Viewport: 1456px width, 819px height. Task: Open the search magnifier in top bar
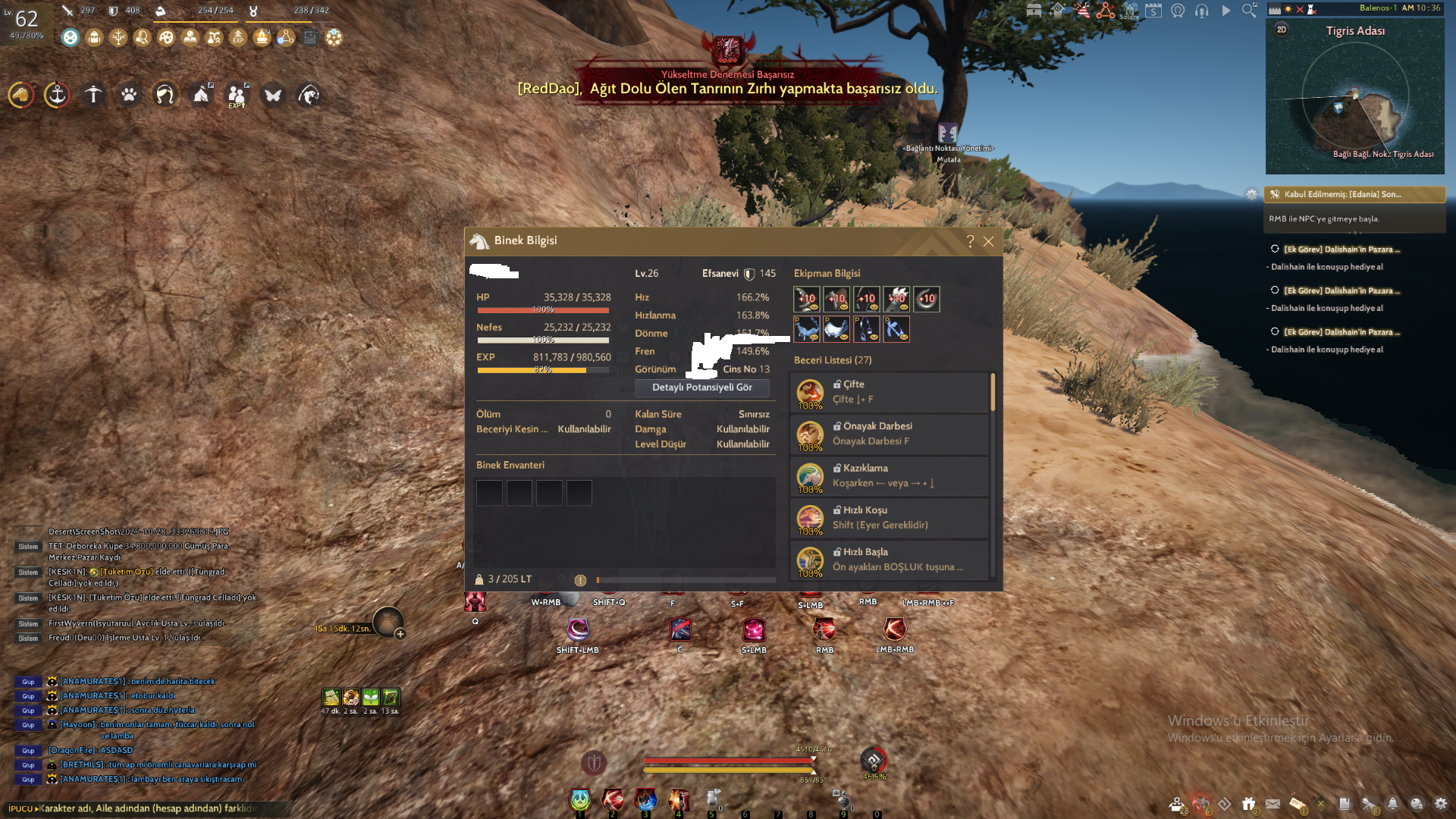tap(1249, 11)
